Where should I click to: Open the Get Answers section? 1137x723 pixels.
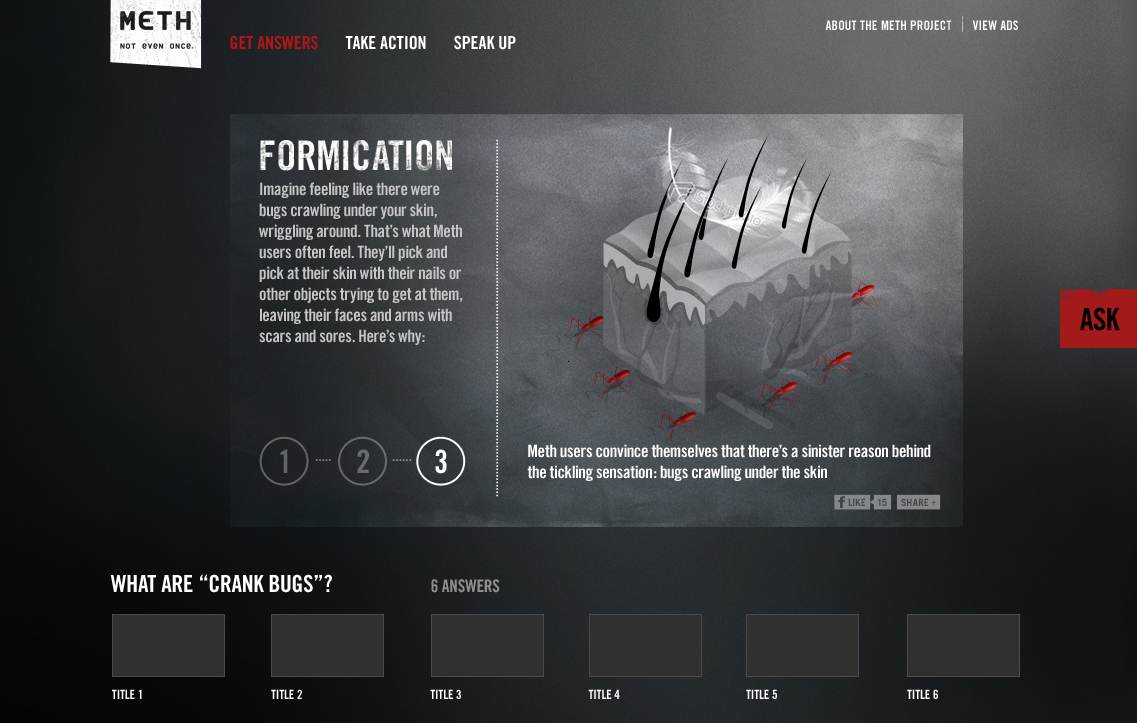click(x=274, y=43)
